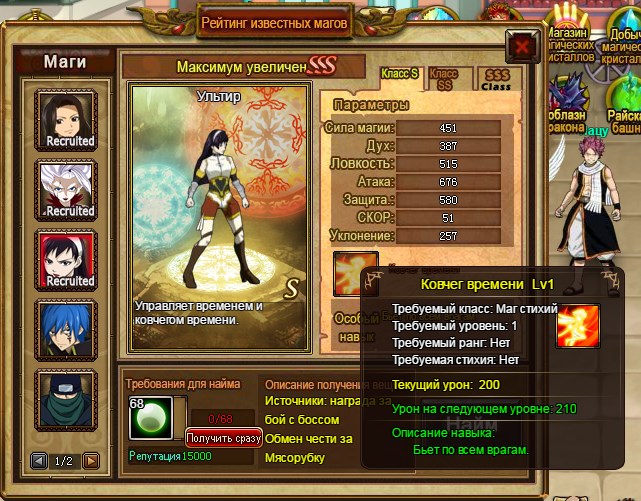Pick the blue-haired mage portrait
The image size is (641, 501).
[x=69, y=329]
